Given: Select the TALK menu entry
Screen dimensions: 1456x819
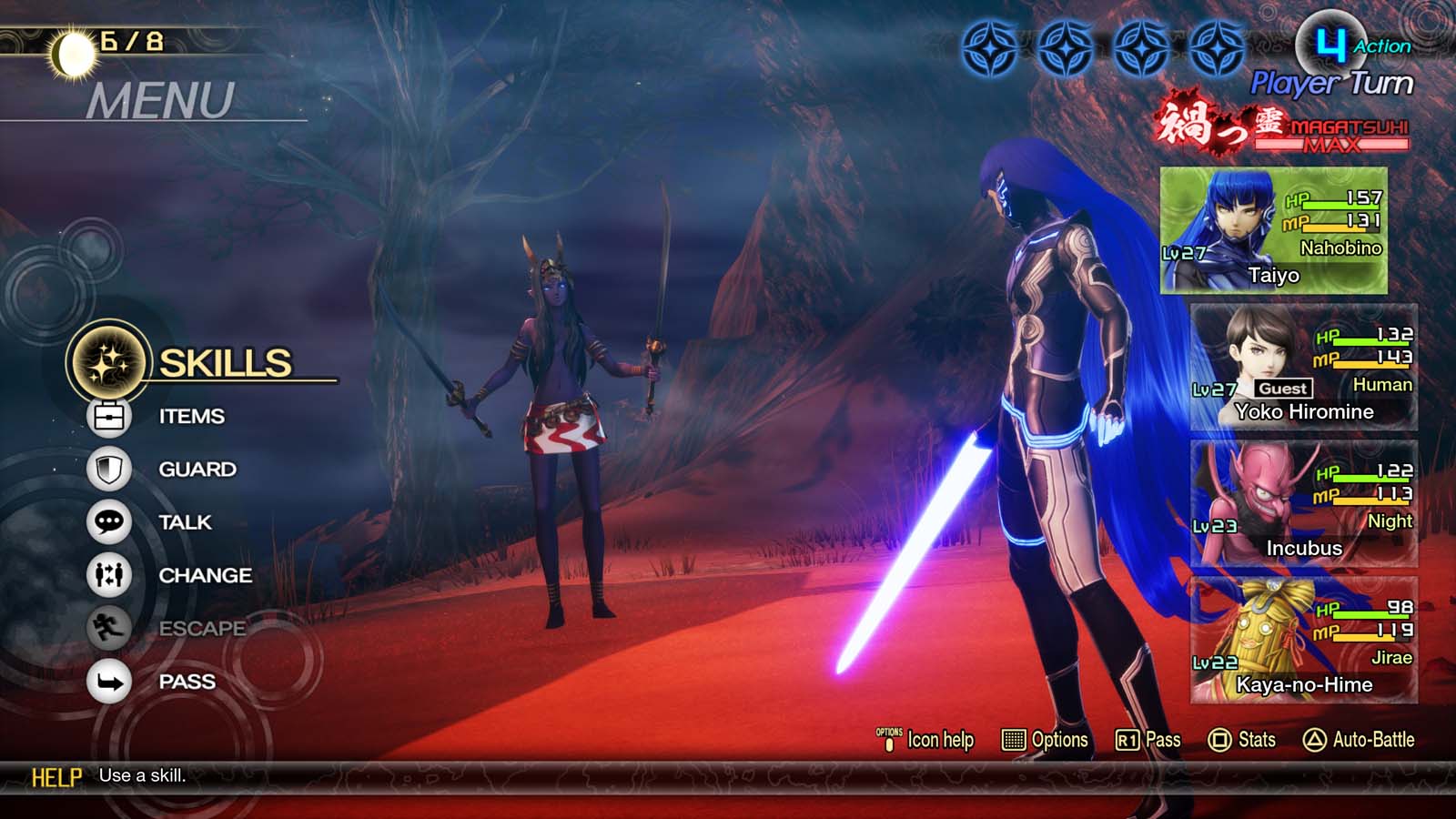Looking at the screenshot, I should [185, 522].
